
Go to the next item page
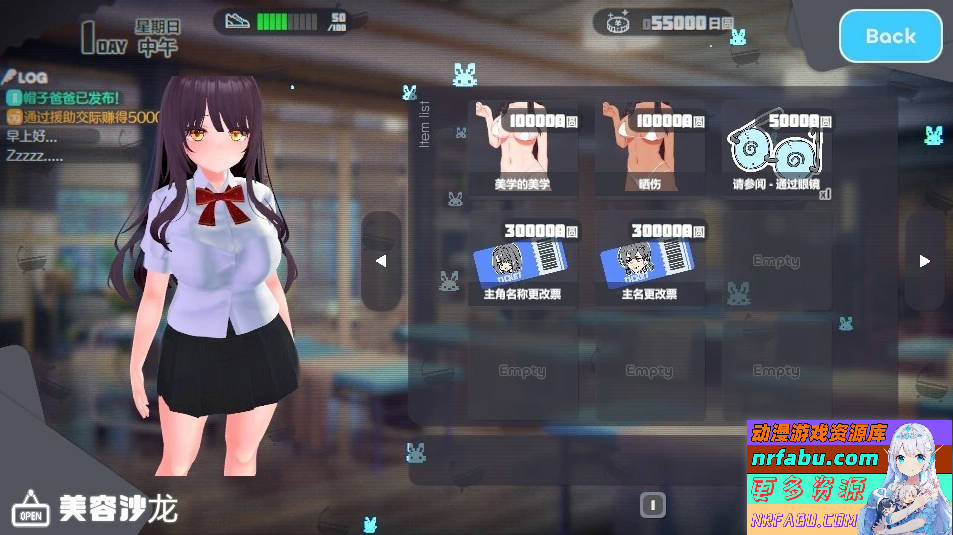coord(924,261)
